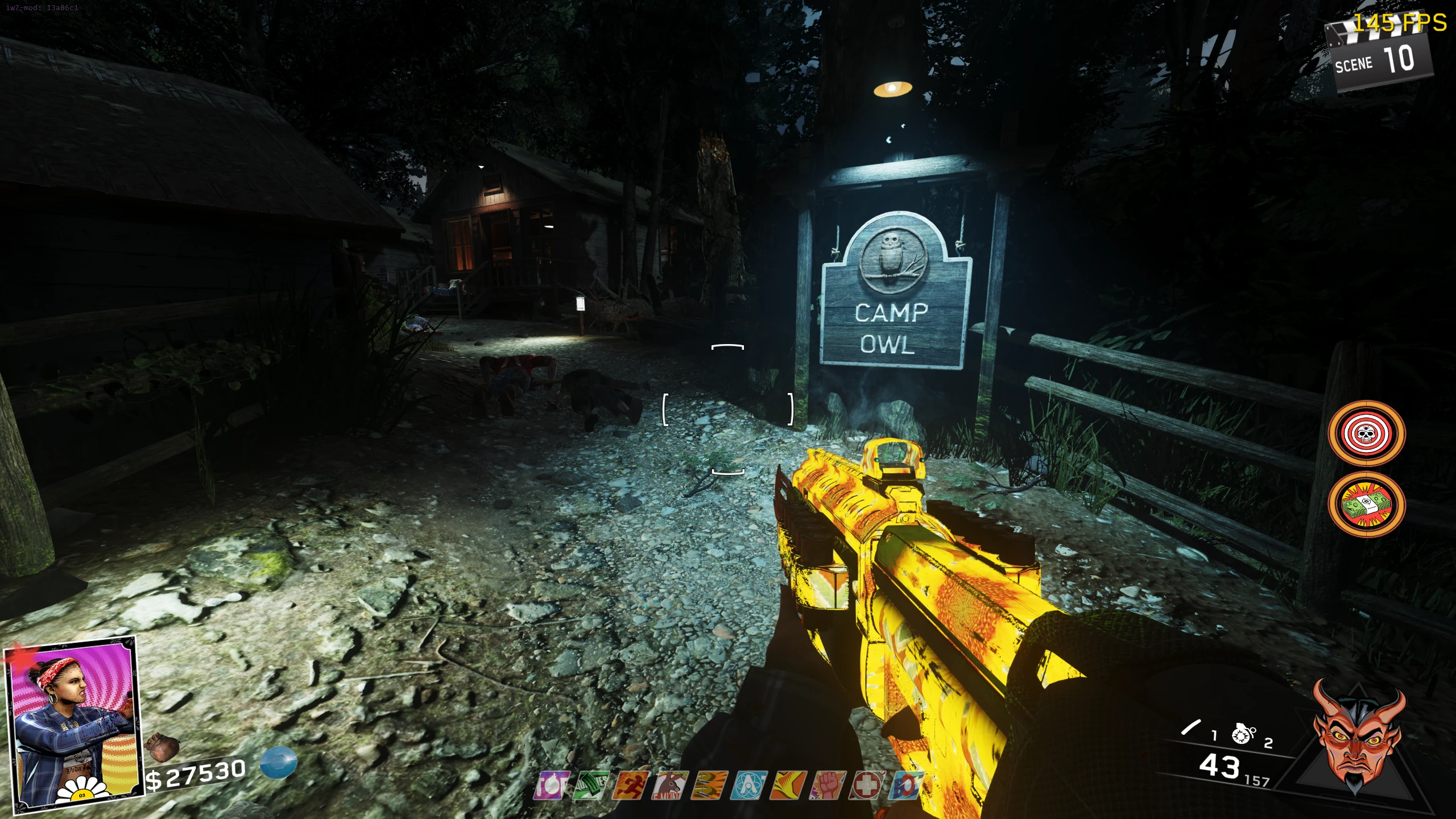
Task: Activate the skull bullseye fate card
Action: point(1366,433)
